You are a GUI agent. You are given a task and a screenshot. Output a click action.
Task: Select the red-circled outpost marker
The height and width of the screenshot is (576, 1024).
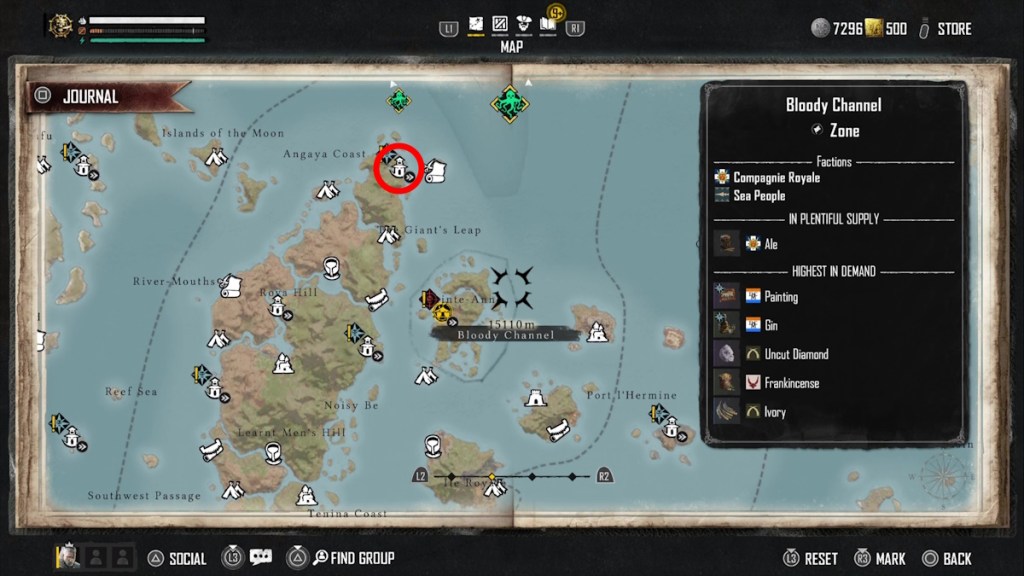click(x=399, y=167)
